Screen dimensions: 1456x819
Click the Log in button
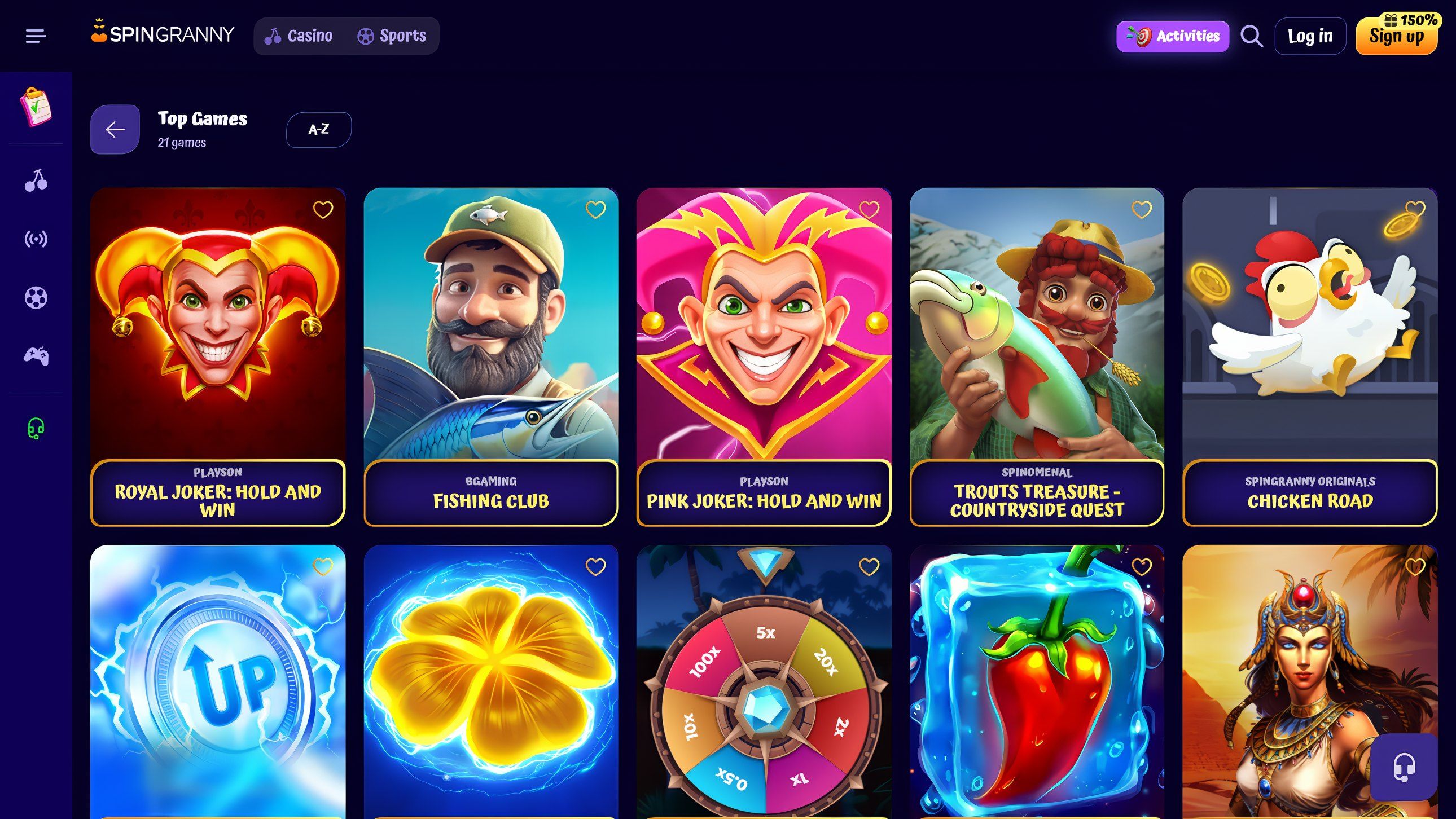[1310, 35]
